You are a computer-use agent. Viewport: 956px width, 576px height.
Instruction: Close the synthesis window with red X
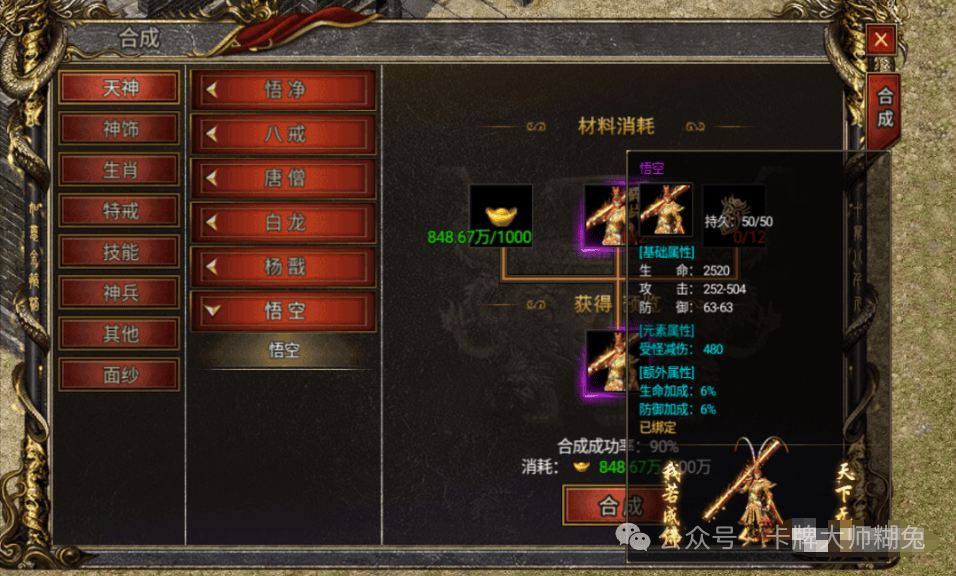pyautogui.click(x=881, y=40)
